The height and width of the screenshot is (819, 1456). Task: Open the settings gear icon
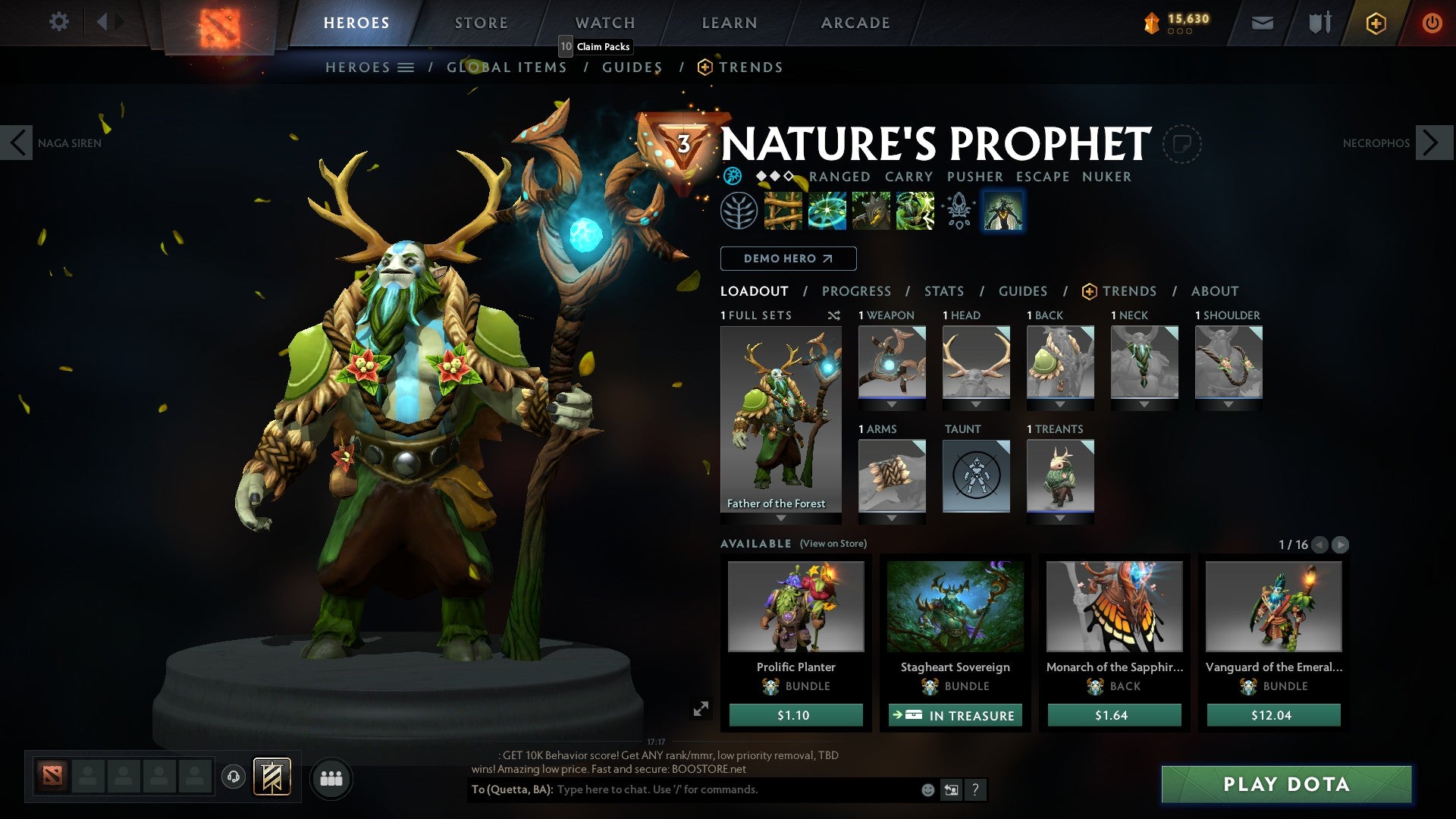point(58,22)
